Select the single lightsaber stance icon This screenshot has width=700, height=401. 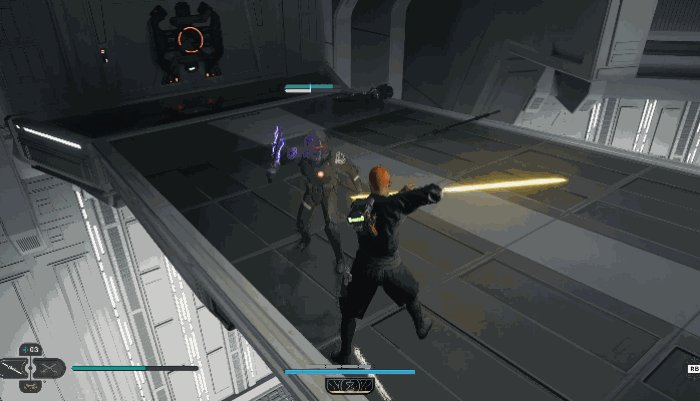[14, 368]
